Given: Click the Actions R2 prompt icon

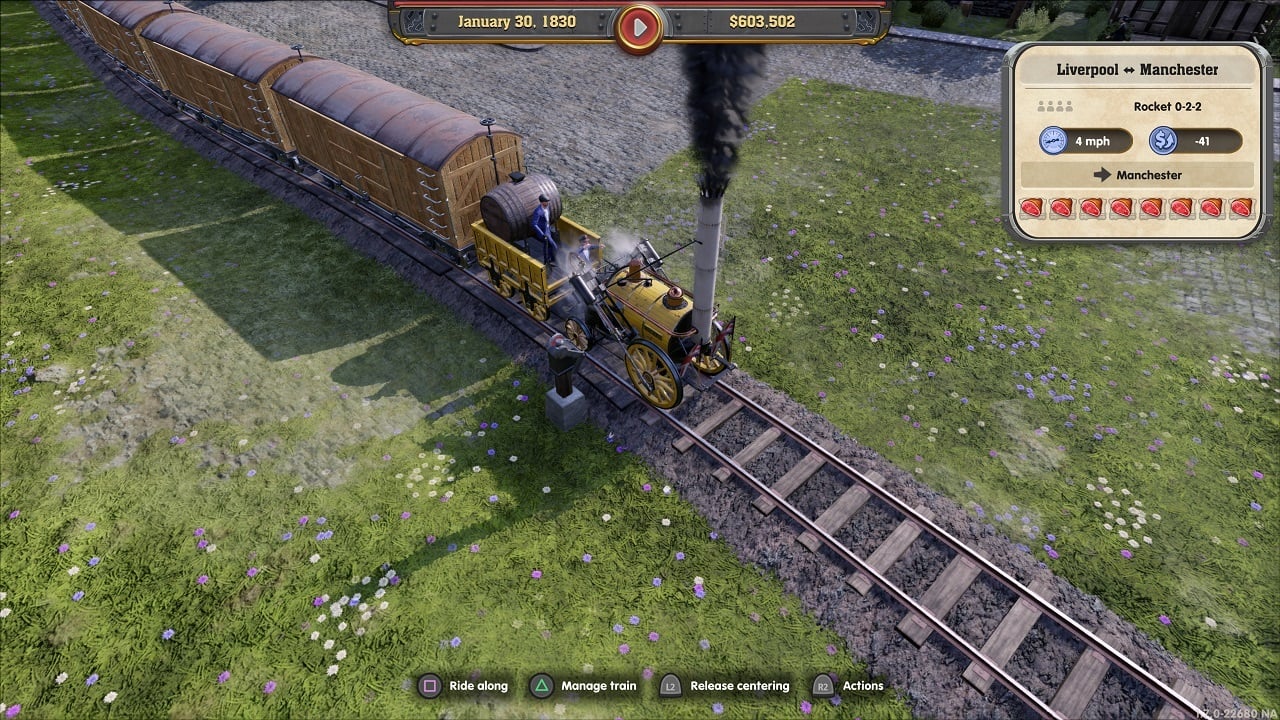Looking at the screenshot, I should pos(822,687).
